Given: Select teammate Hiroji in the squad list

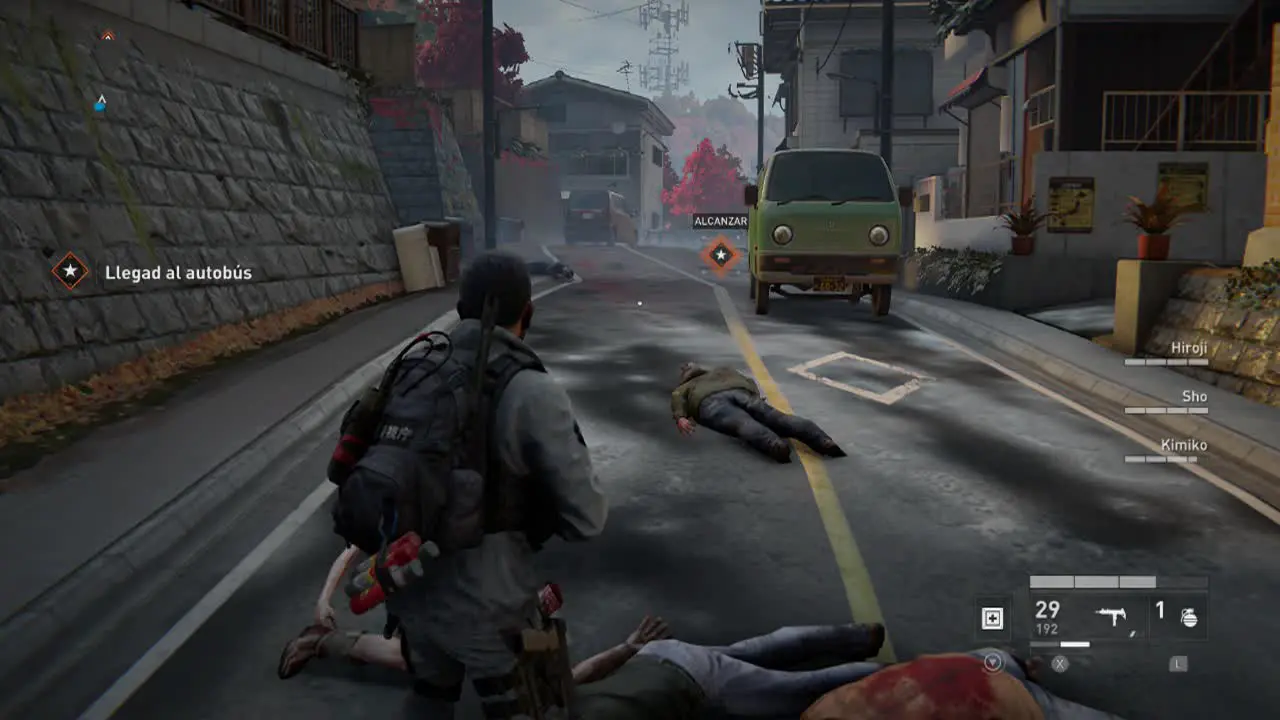Looking at the screenshot, I should (1187, 348).
